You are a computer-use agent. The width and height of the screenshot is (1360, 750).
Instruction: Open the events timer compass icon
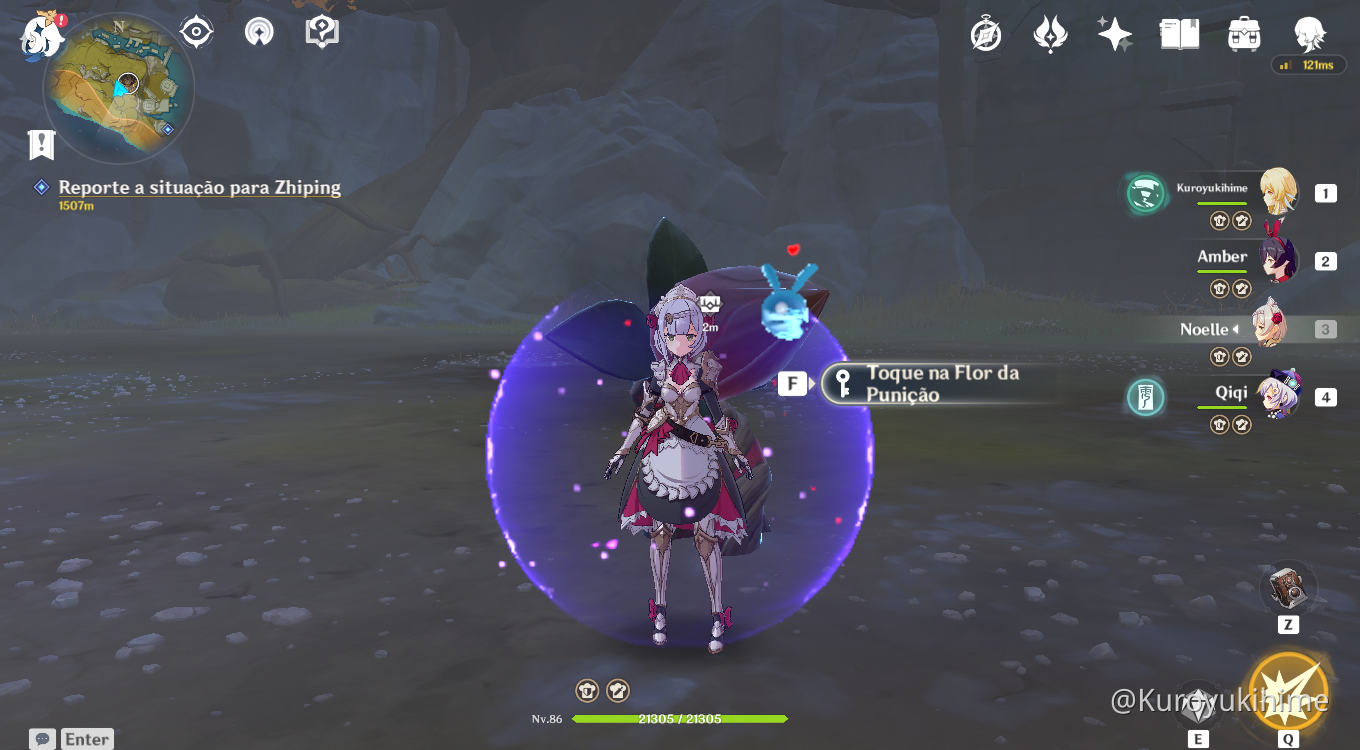[x=986, y=33]
